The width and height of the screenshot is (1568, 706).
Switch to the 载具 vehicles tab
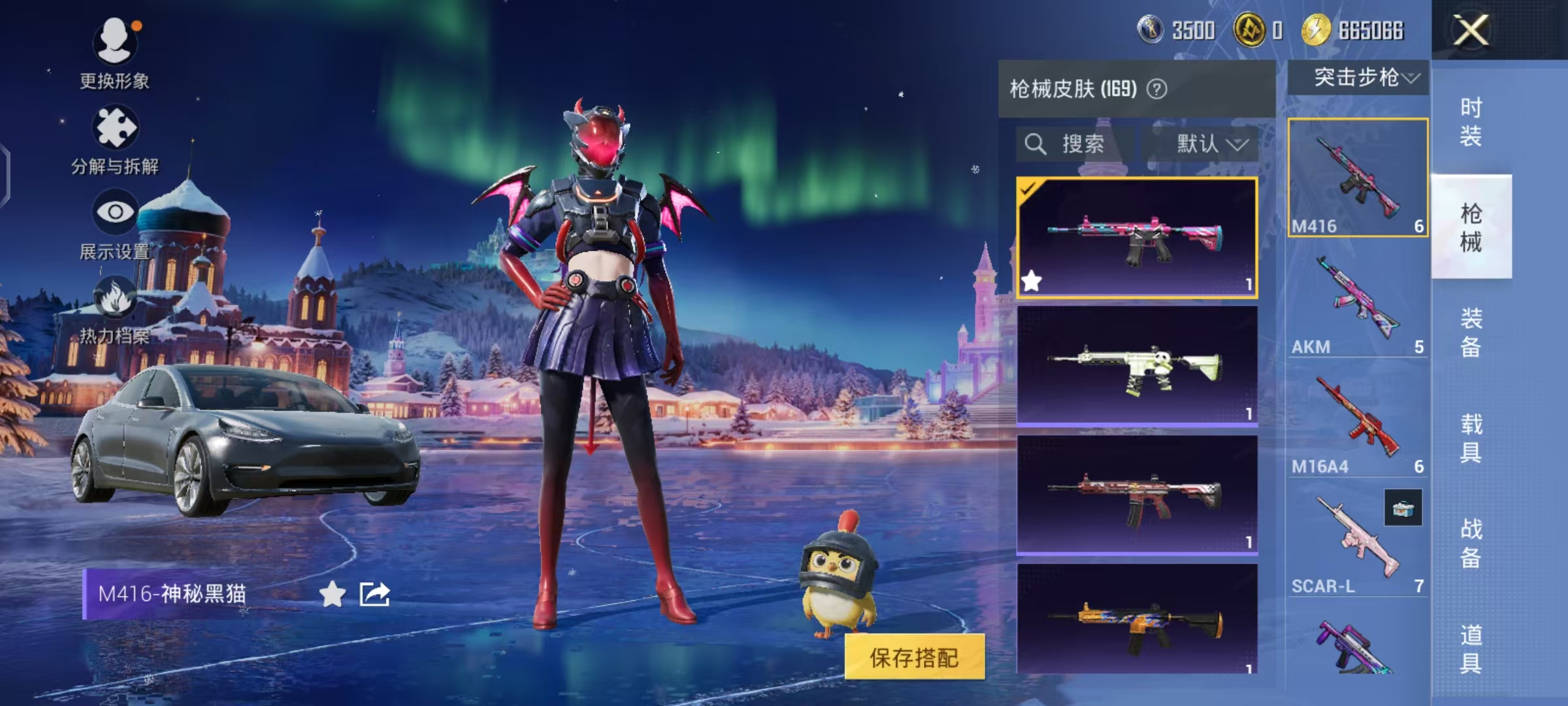[1471, 438]
